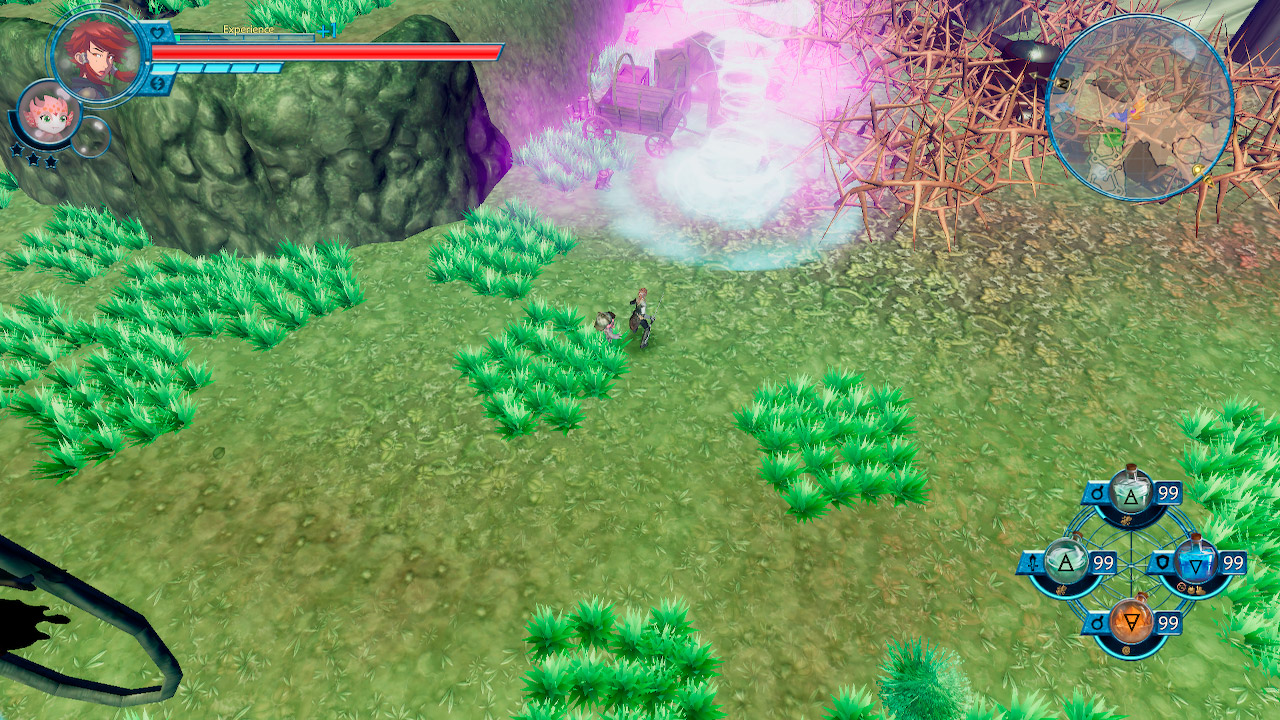
Task: Click the lightning icon below the hero portrait
Action: [x=158, y=82]
